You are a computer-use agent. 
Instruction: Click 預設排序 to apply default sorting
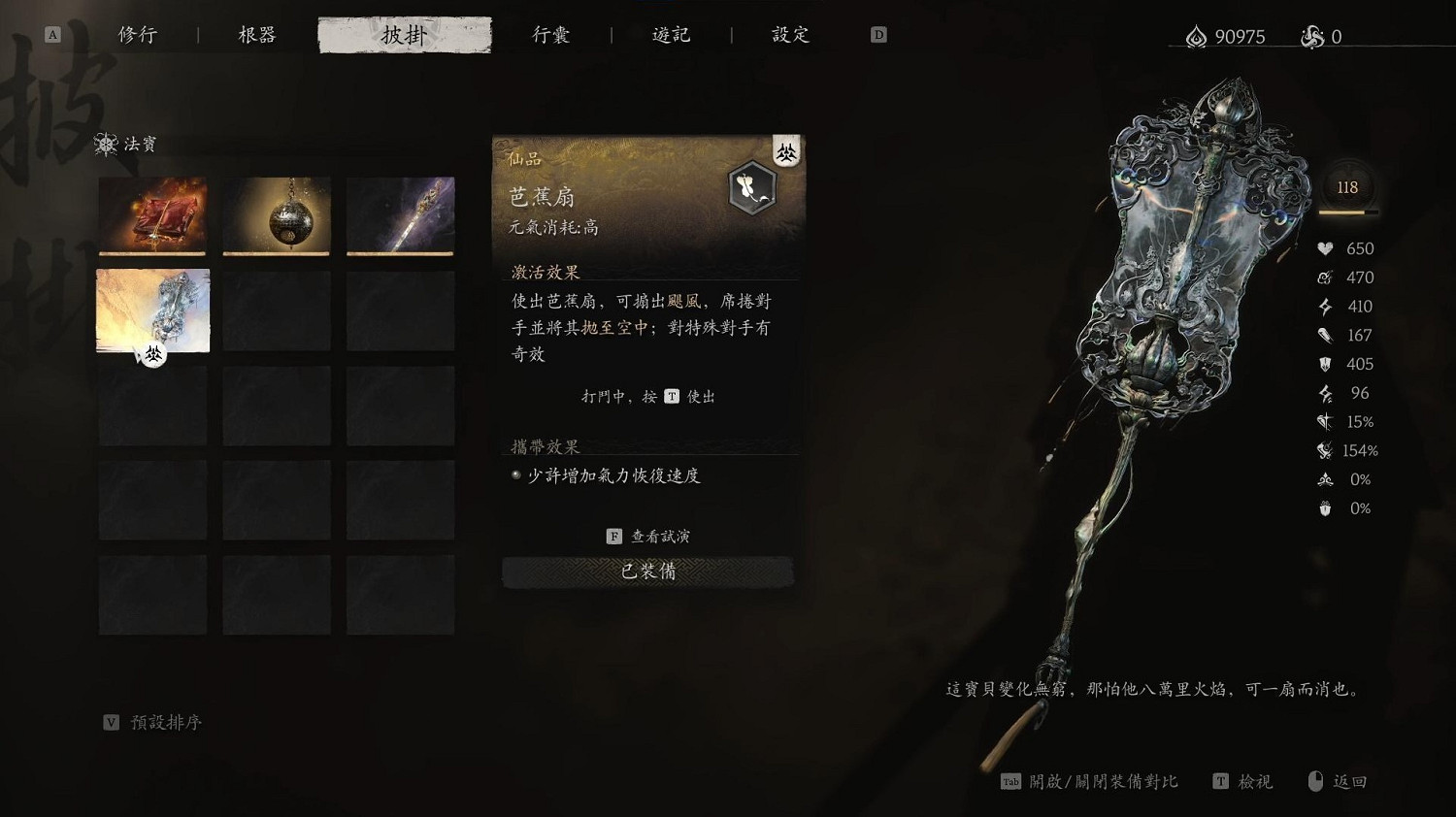[163, 722]
